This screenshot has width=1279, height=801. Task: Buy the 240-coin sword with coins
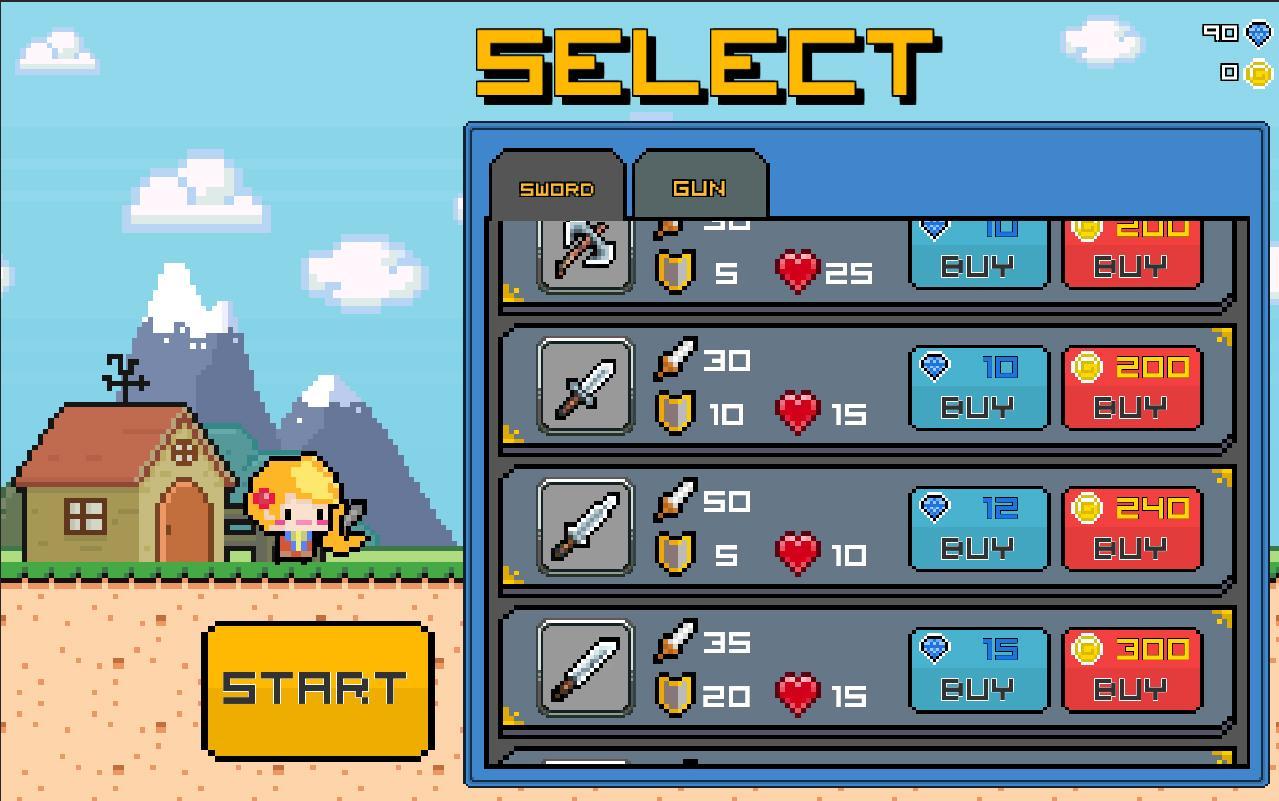pos(1131,530)
